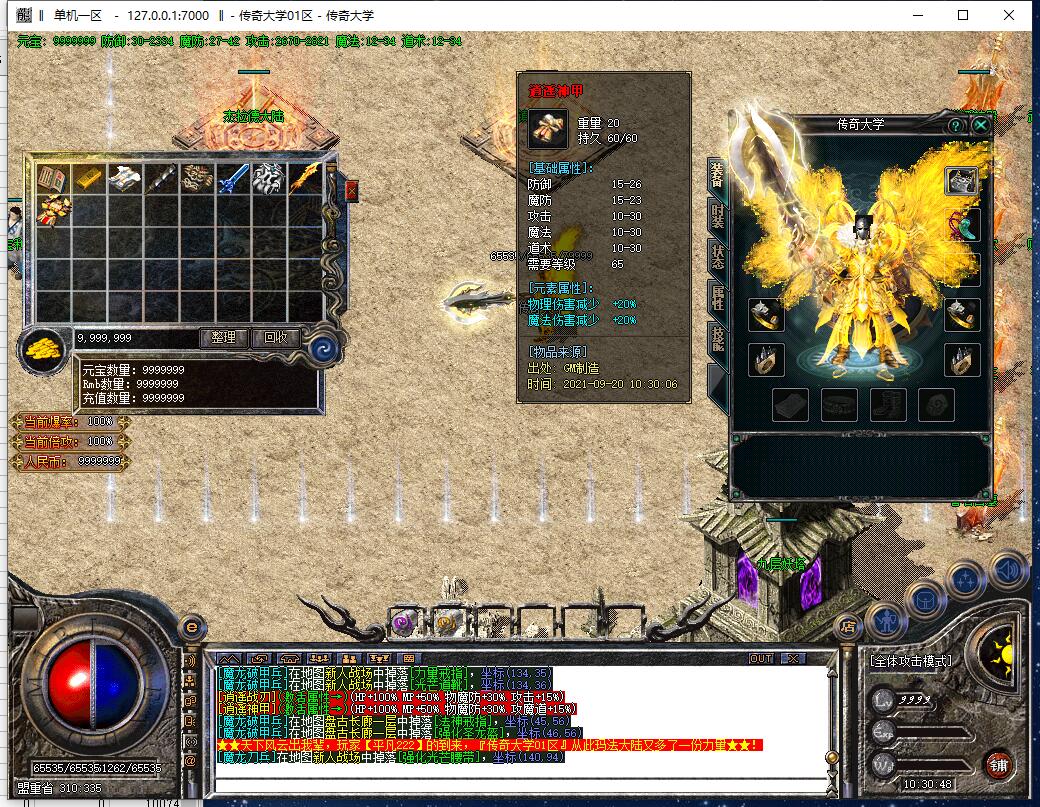This screenshot has height=807, width=1040.
Task: Pick the book item in the bag
Action: click(x=52, y=180)
